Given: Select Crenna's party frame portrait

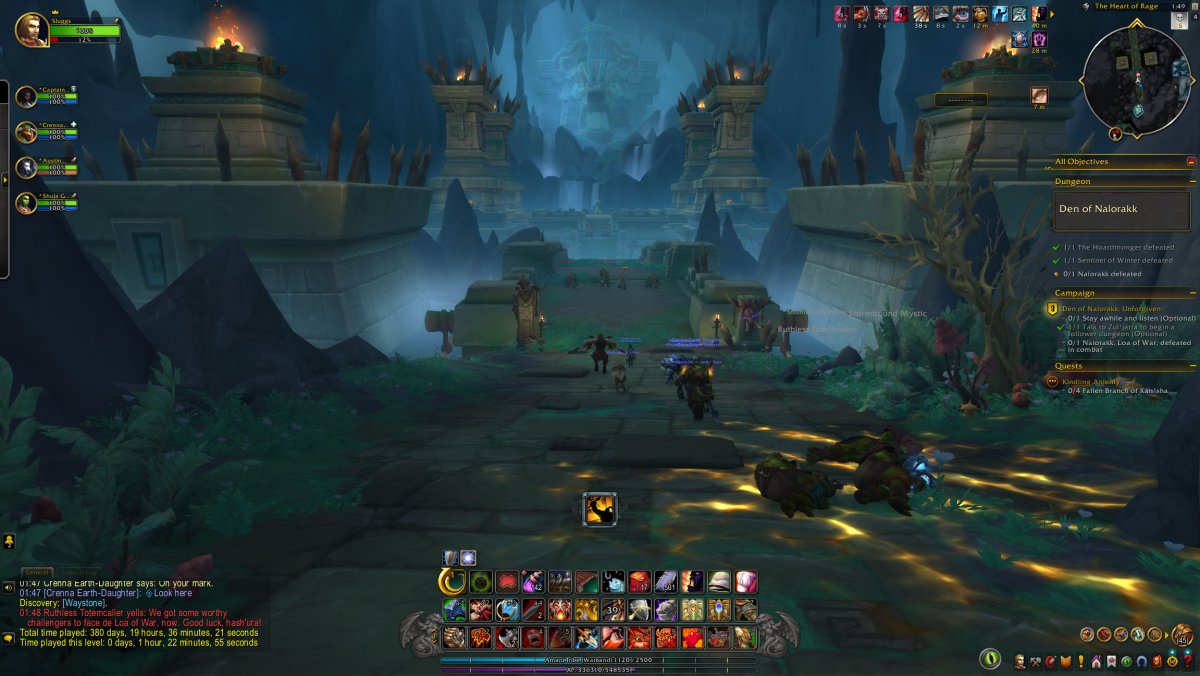Looking at the screenshot, I should click(26, 132).
